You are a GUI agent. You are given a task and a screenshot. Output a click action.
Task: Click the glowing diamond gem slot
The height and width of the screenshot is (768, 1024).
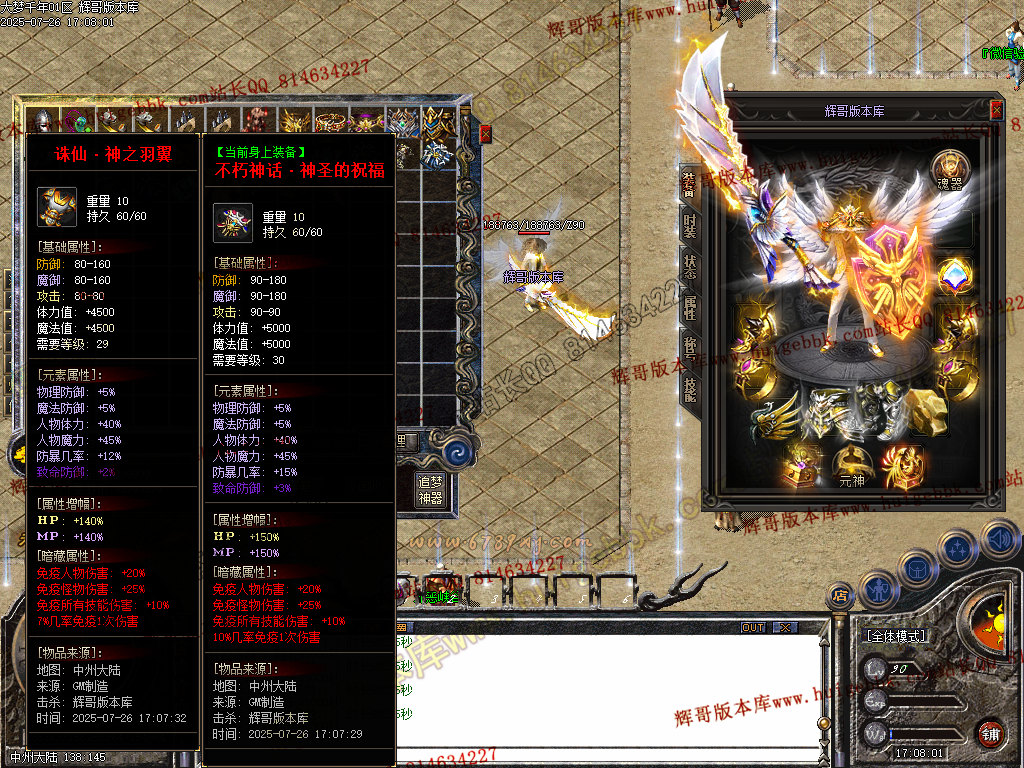pyautogui.click(x=955, y=277)
